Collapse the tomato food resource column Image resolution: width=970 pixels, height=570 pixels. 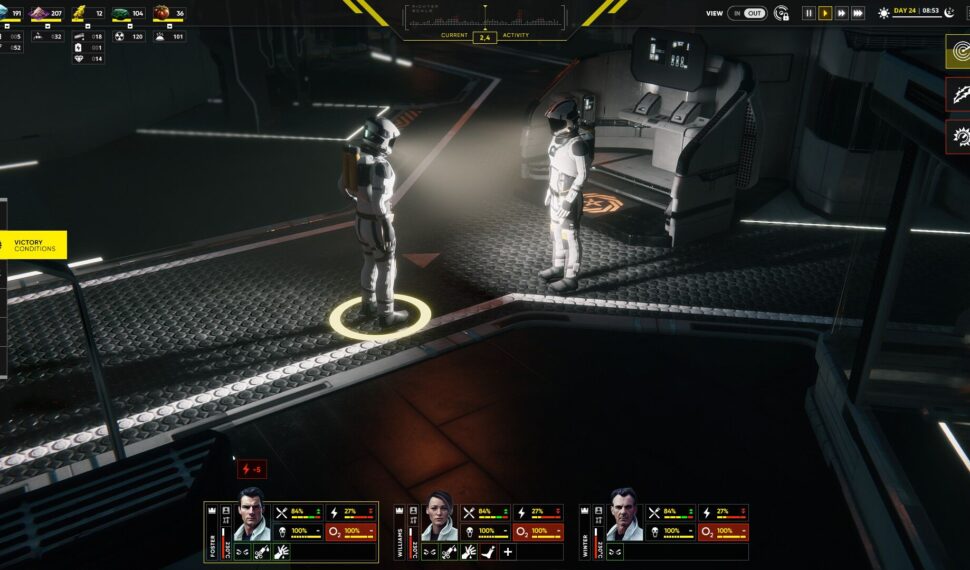point(167,25)
